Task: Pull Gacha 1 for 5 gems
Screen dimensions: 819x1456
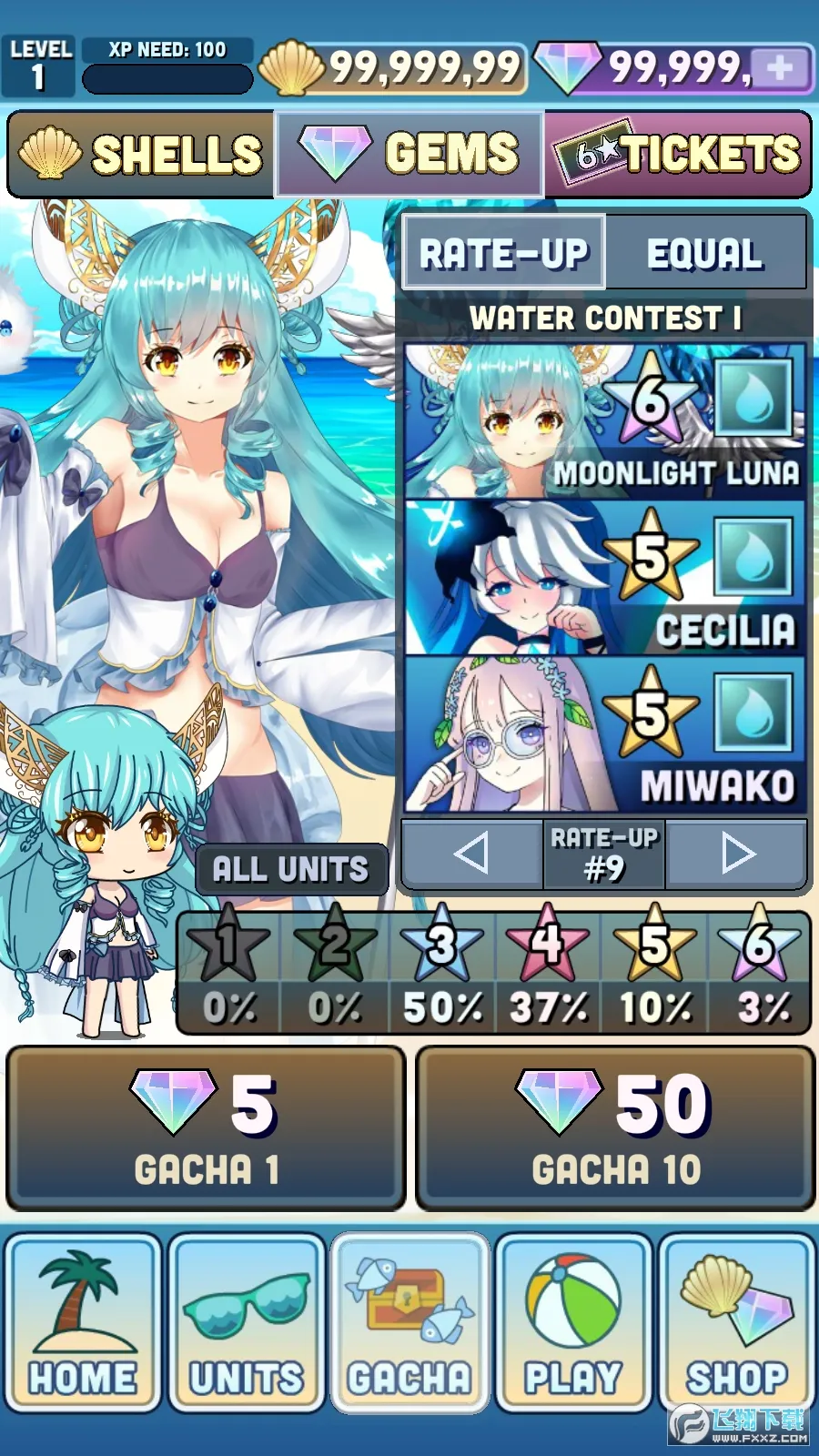Action: [x=206, y=1128]
